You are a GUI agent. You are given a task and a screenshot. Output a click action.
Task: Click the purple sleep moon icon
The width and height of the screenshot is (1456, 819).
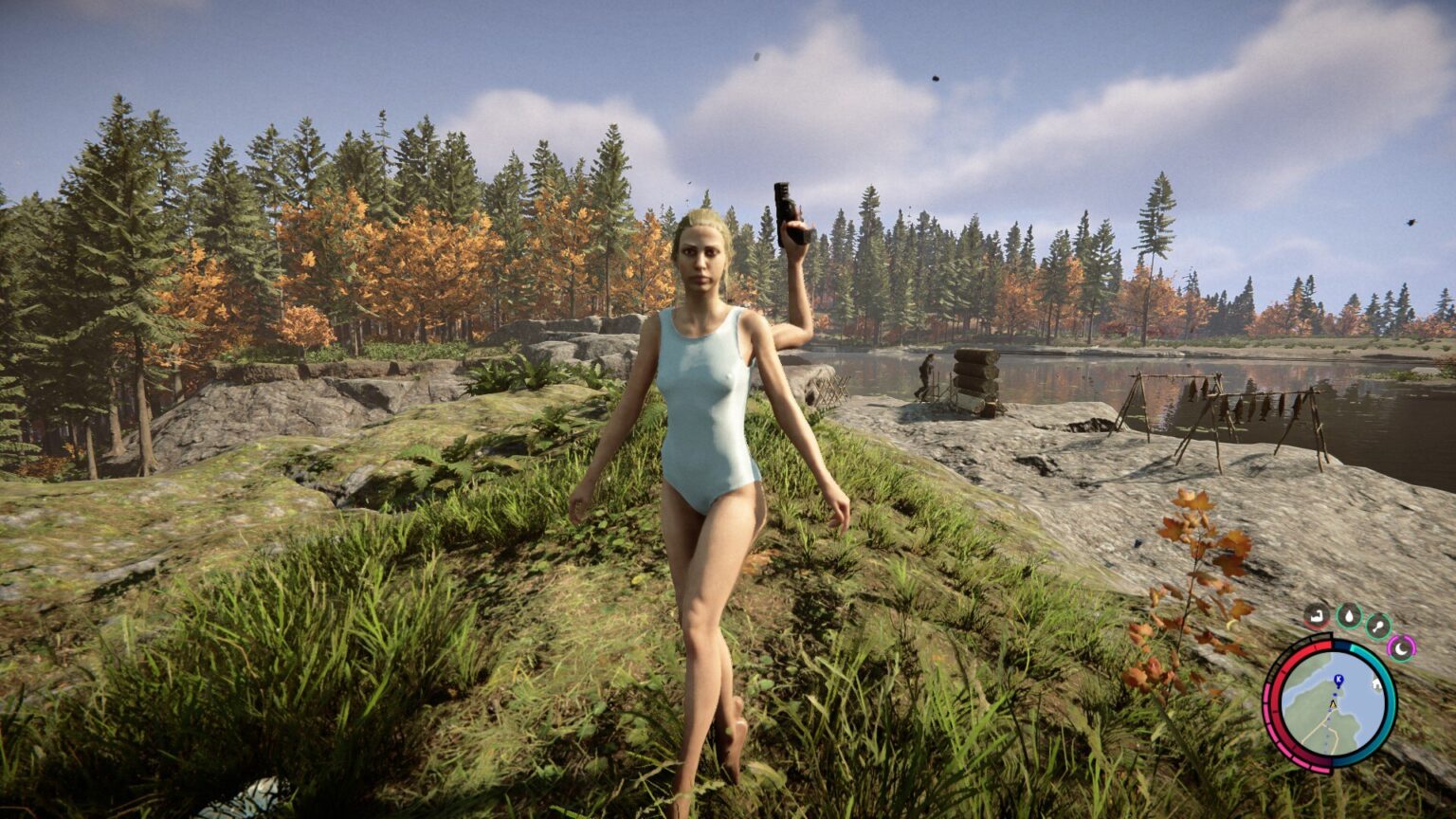coord(1402,646)
